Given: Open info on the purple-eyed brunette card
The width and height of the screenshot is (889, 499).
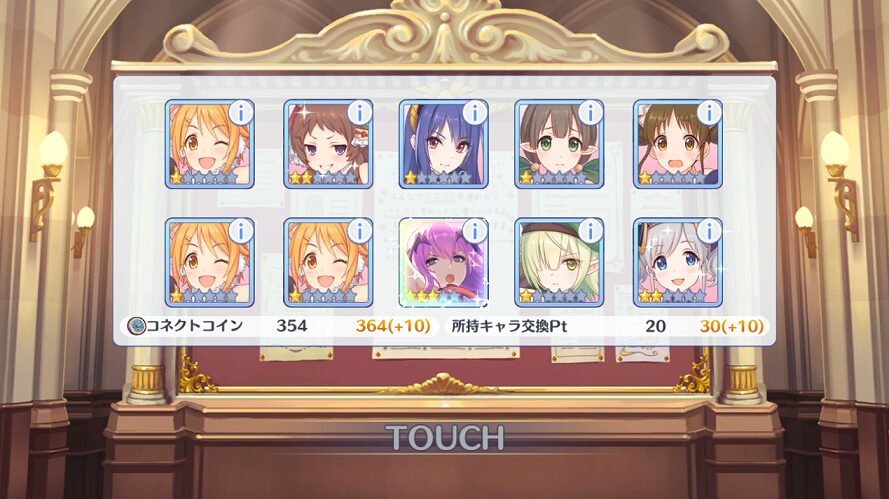Looking at the screenshot, I should [359, 112].
